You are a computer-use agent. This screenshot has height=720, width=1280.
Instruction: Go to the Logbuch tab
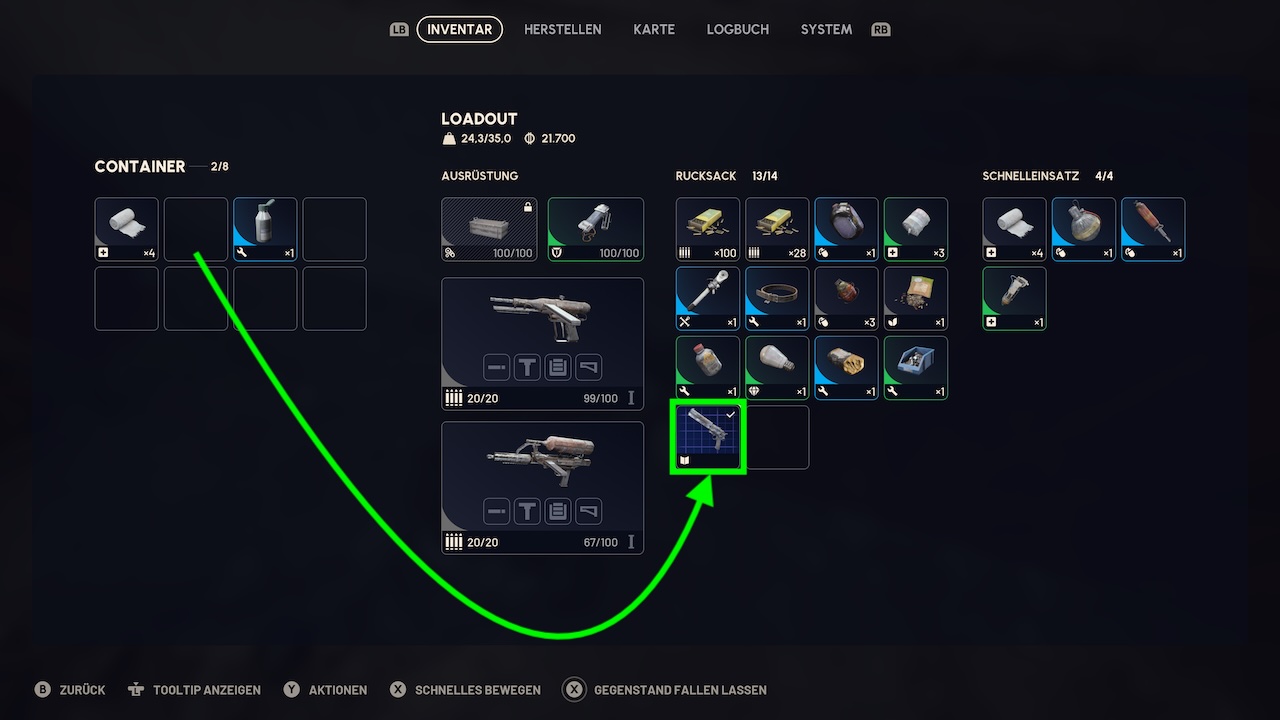coord(737,30)
